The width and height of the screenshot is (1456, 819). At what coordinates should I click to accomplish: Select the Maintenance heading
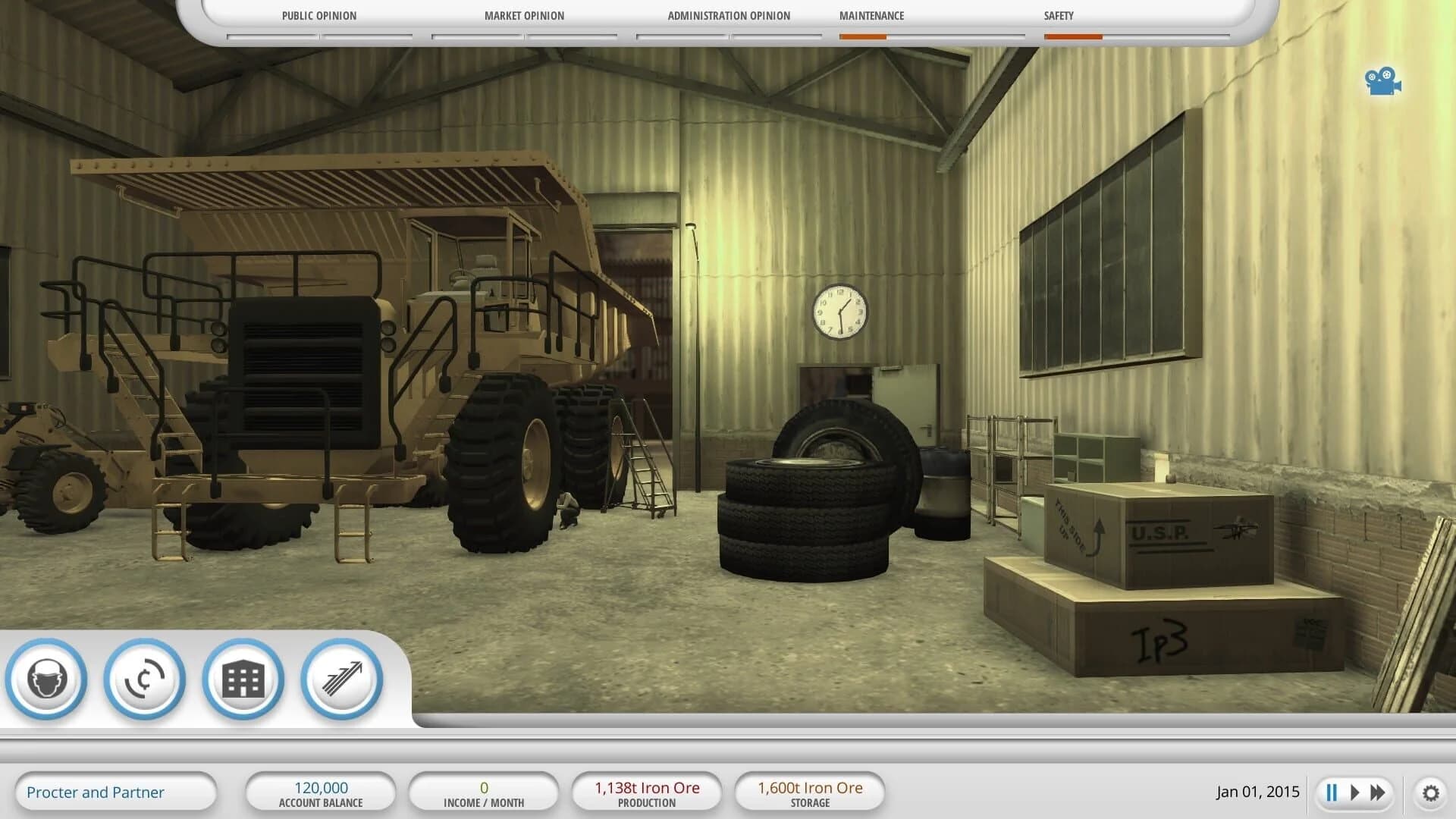tap(871, 15)
